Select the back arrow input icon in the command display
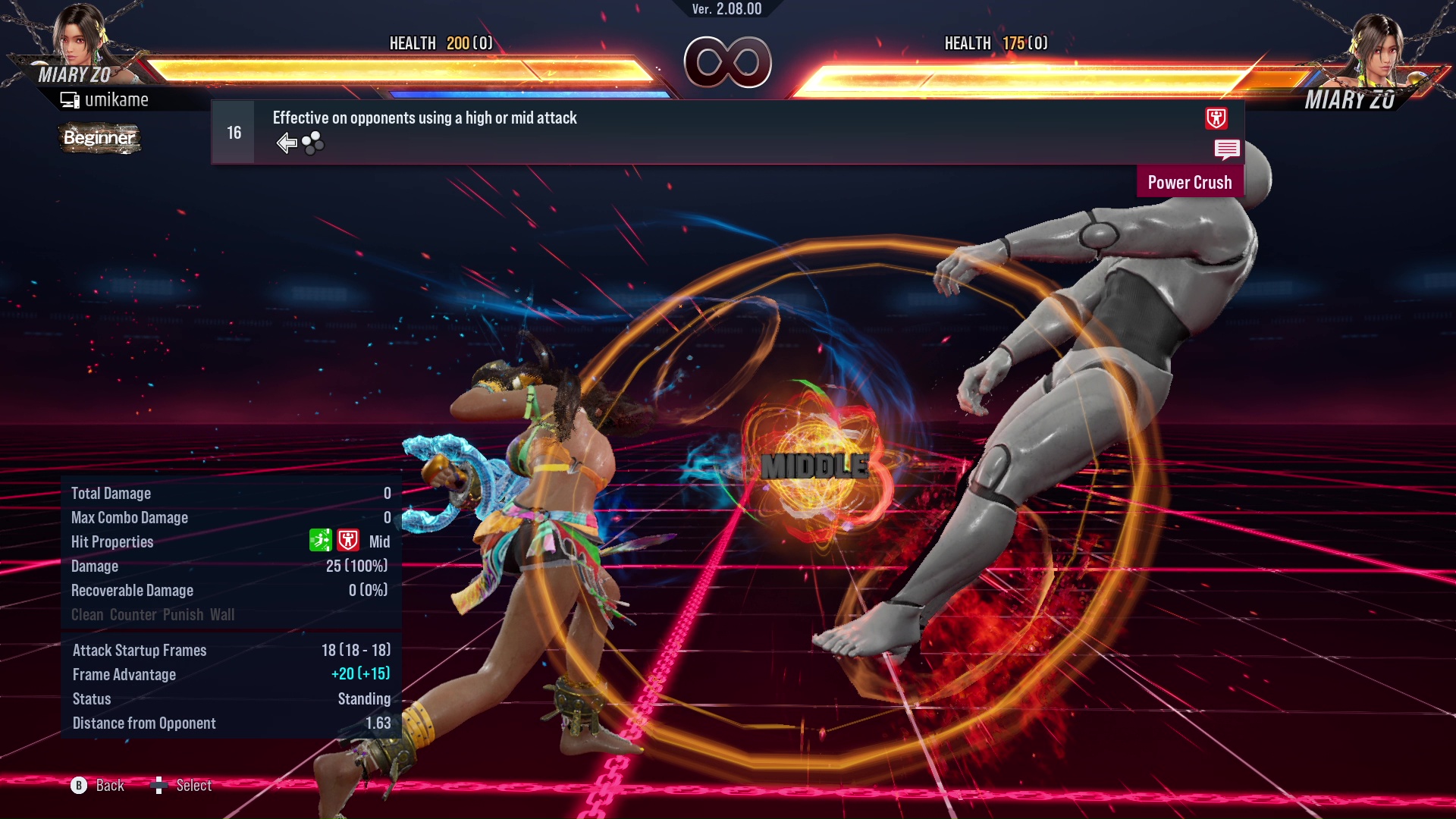The width and height of the screenshot is (1456, 819). pyautogui.click(x=287, y=142)
